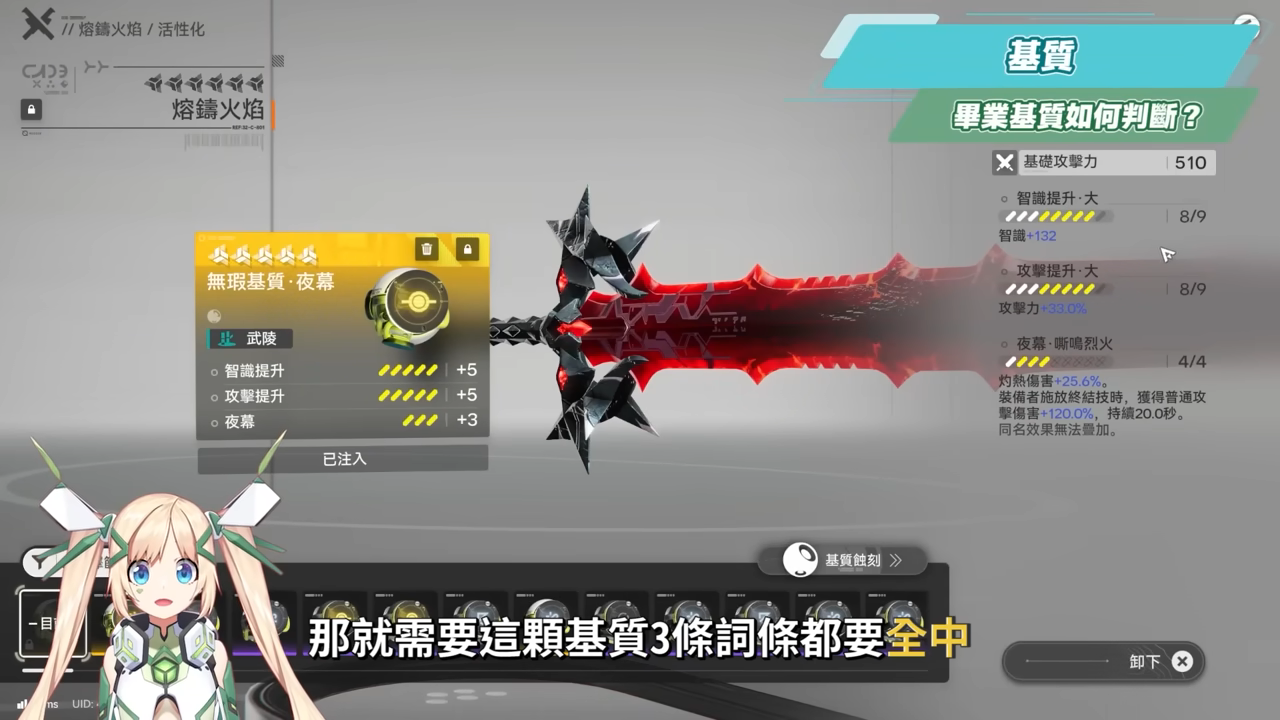Click the trash icon on the matrix card

[427, 250]
